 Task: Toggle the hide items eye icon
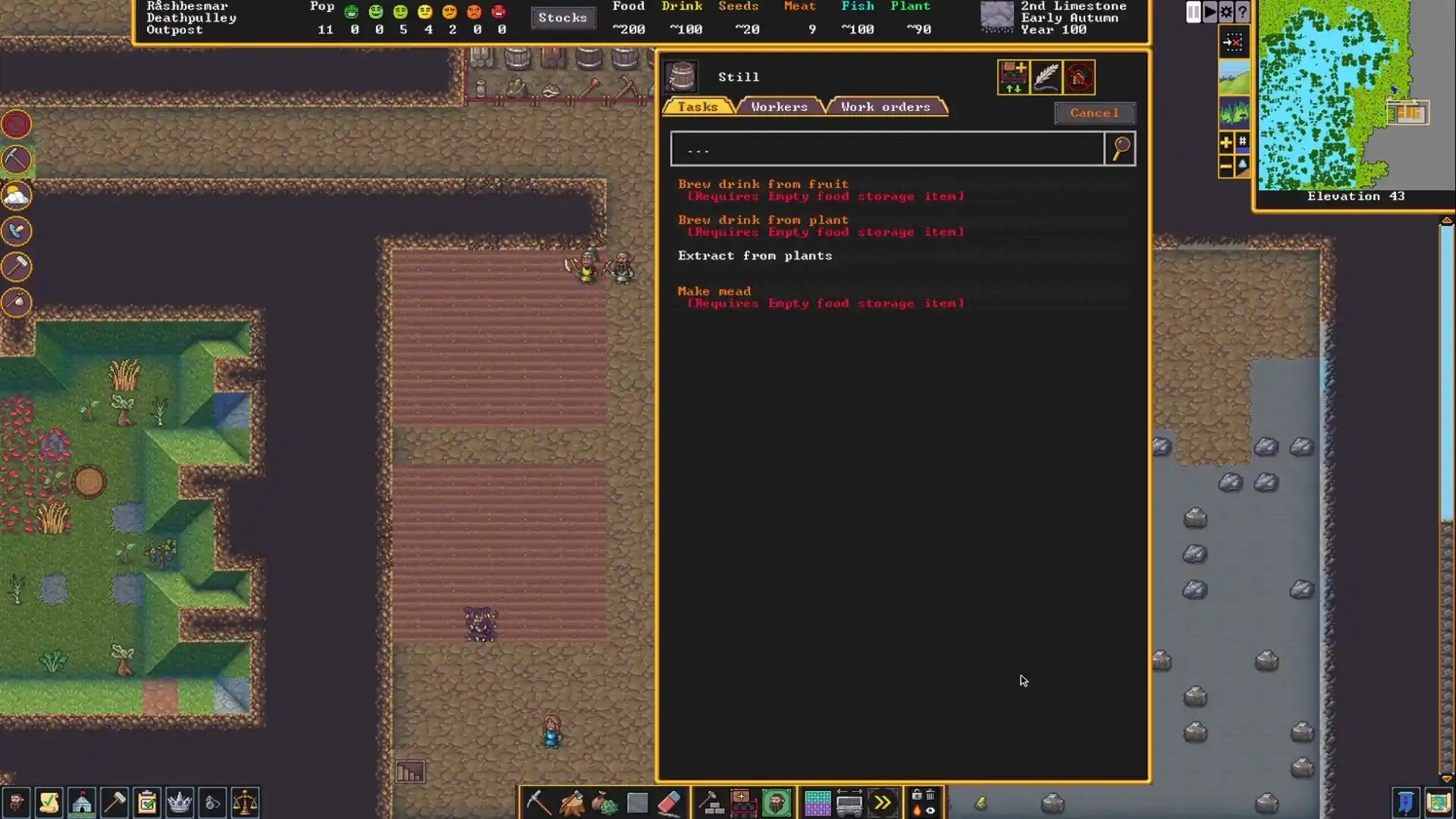930,810
